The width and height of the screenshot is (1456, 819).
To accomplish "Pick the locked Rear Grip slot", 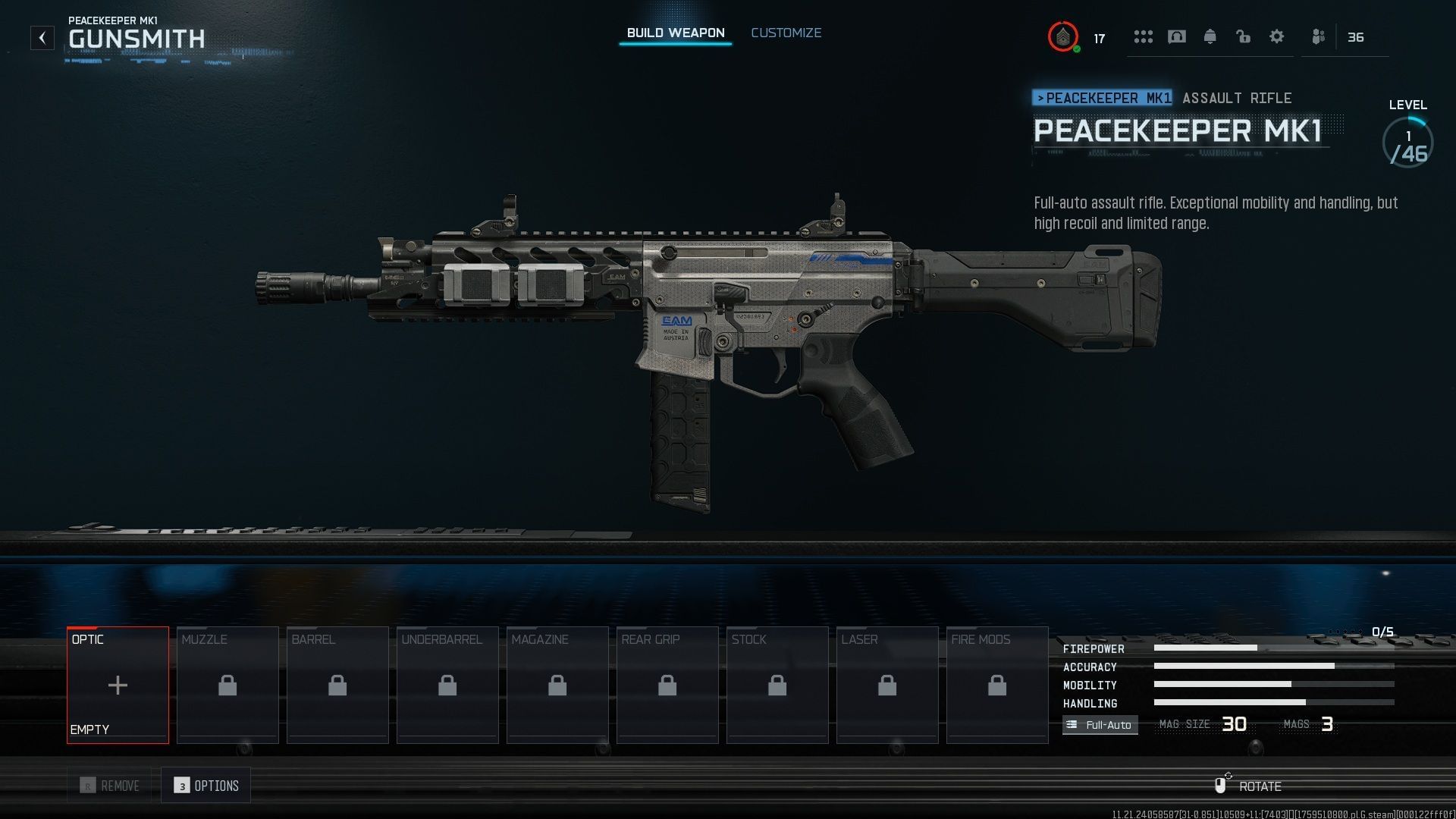I will click(667, 685).
